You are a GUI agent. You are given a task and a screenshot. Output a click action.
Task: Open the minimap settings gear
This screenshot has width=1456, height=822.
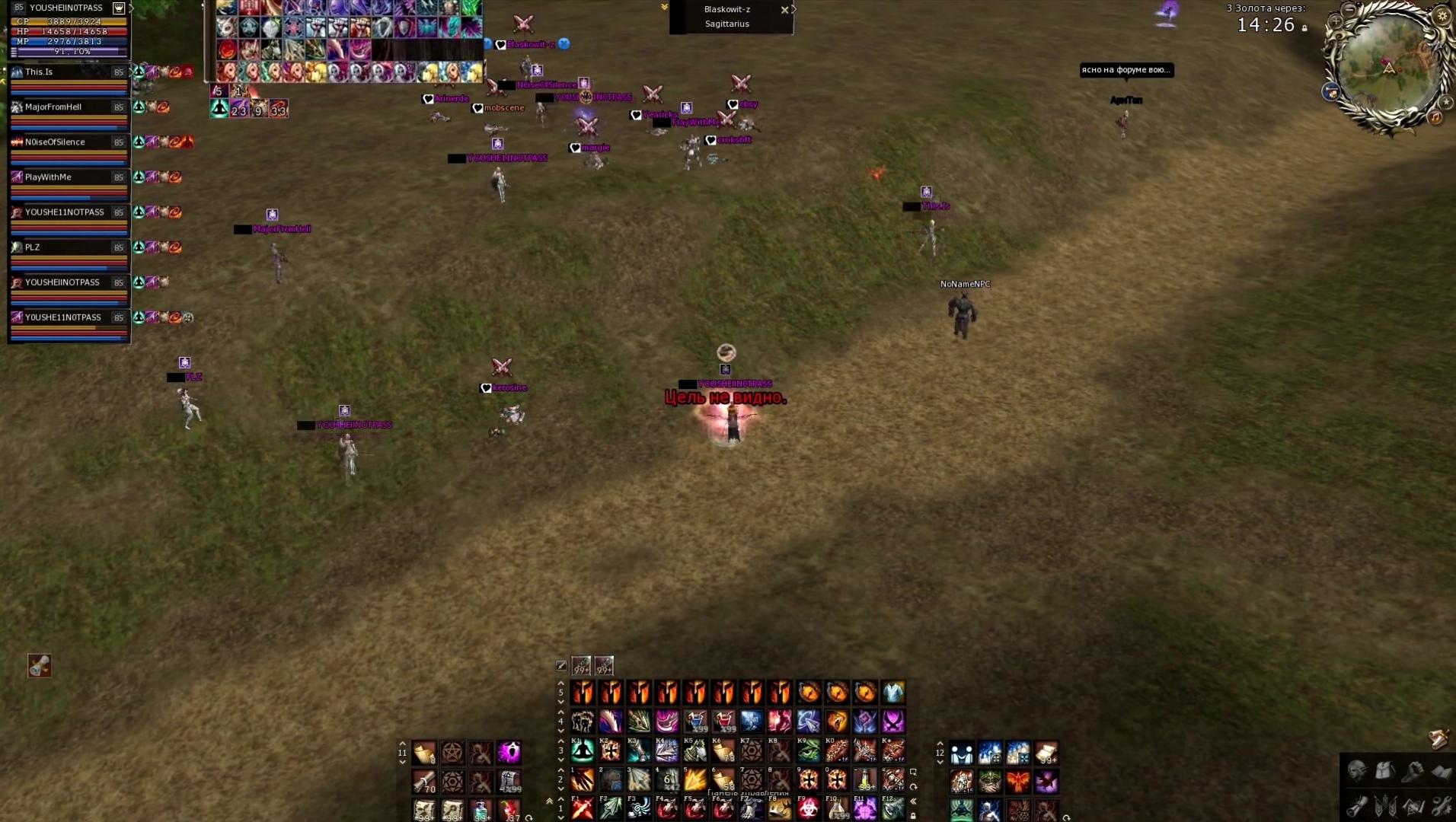click(x=1442, y=16)
